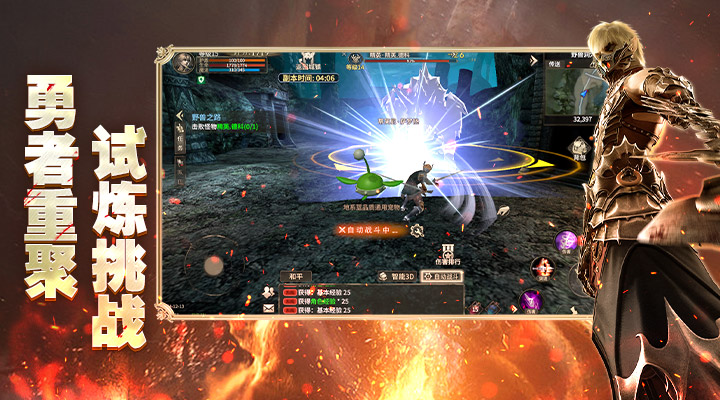The height and width of the screenshot is (400, 720).
Task: Open the mail envelope icon
Action: [269, 309]
